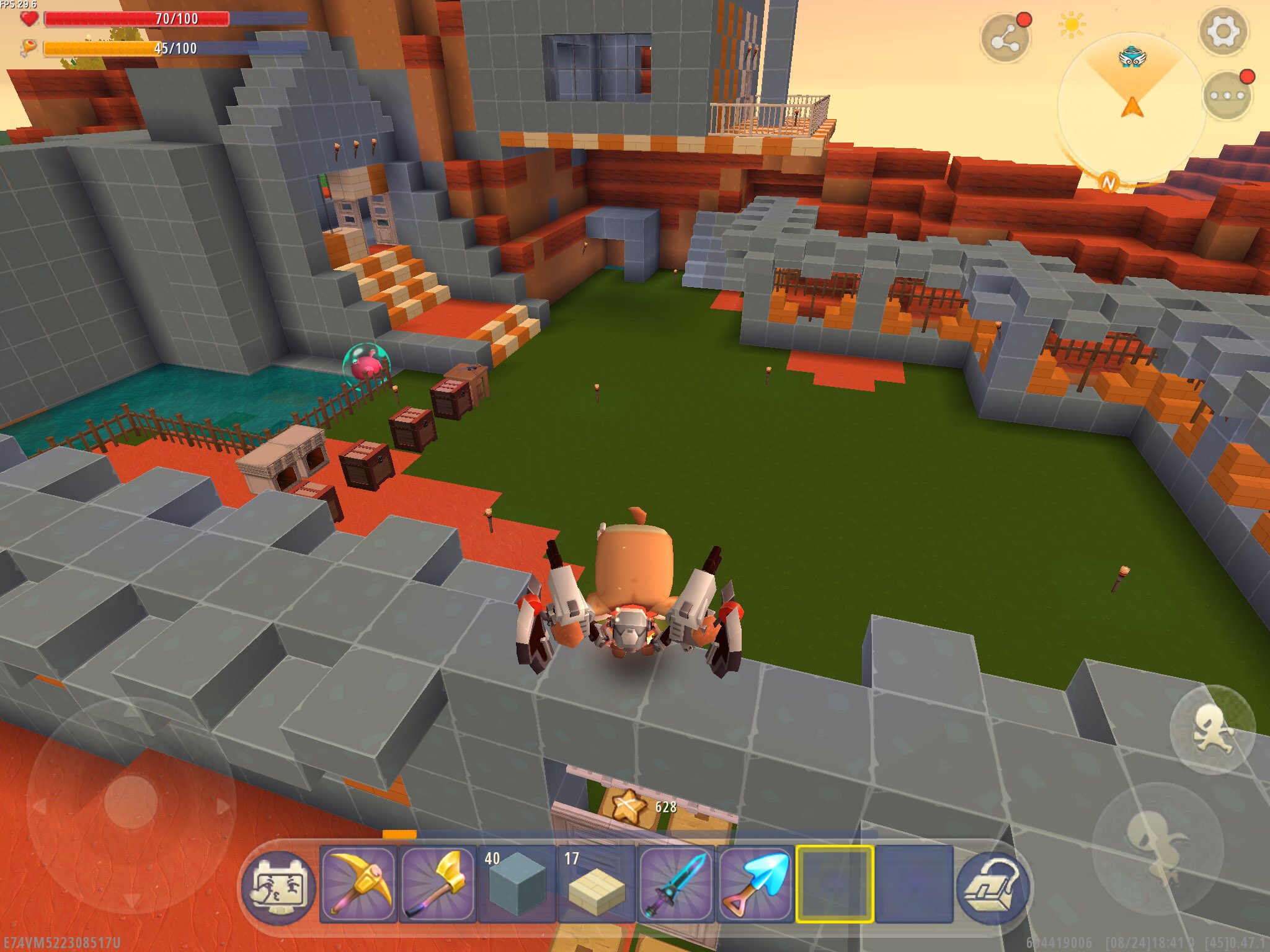Choose the gray stone block stack
The image size is (1270, 952).
517,884
